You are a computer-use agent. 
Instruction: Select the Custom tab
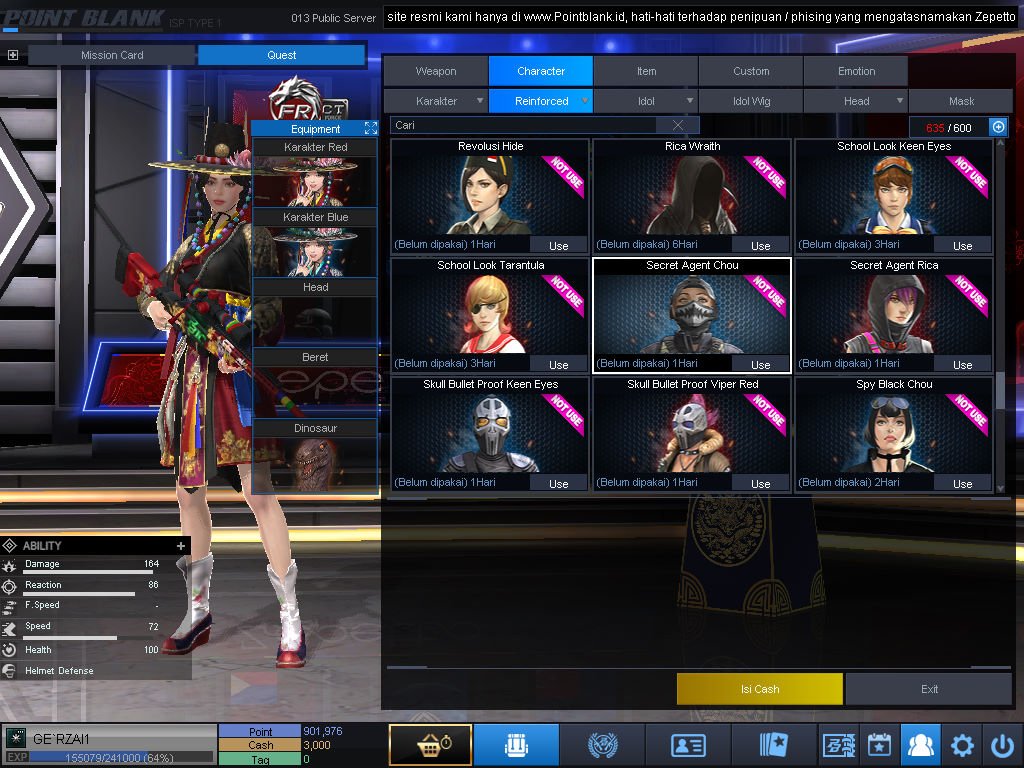[x=751, y=71]
